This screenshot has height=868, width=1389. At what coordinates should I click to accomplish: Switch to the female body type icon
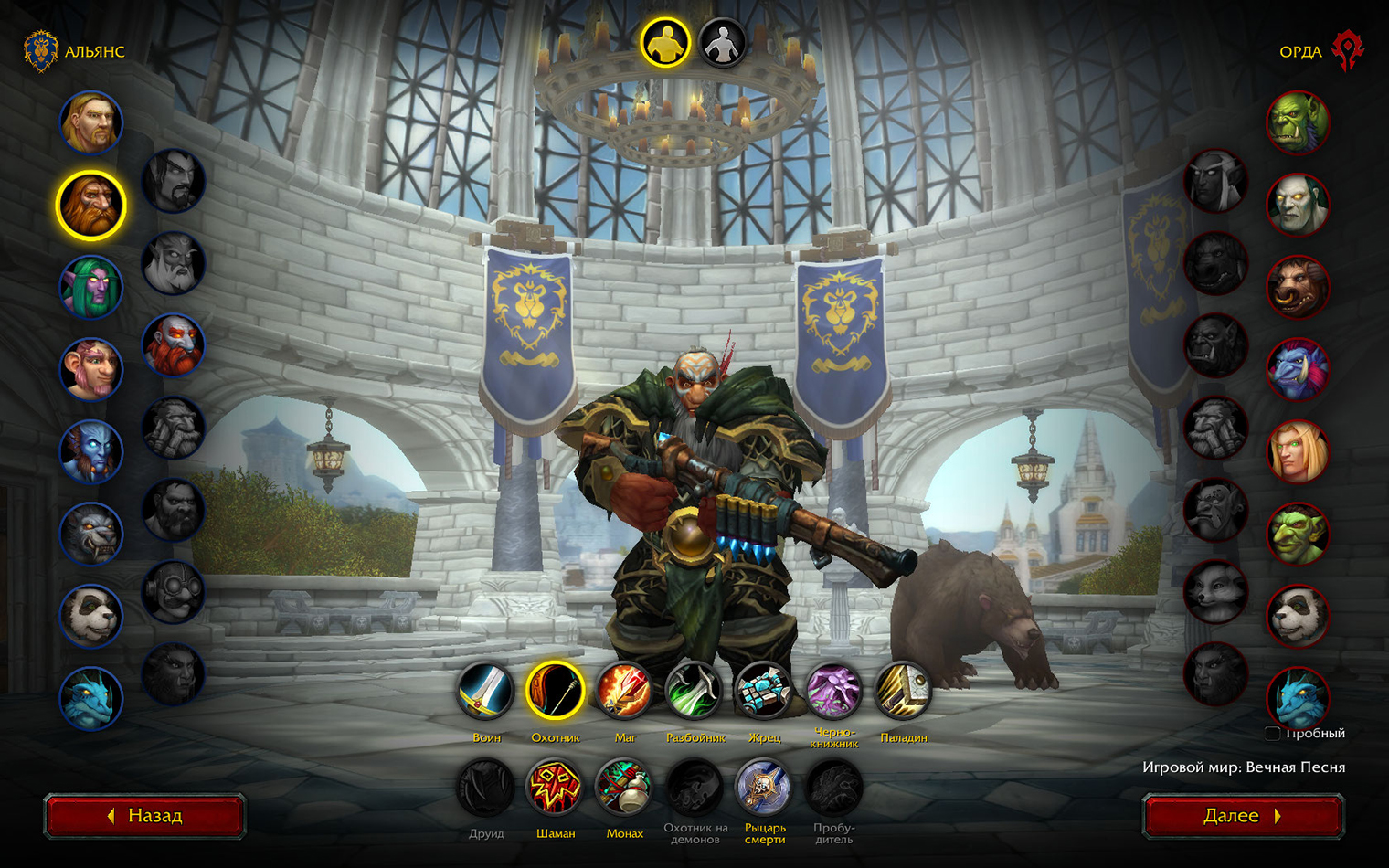click(722, 43)
